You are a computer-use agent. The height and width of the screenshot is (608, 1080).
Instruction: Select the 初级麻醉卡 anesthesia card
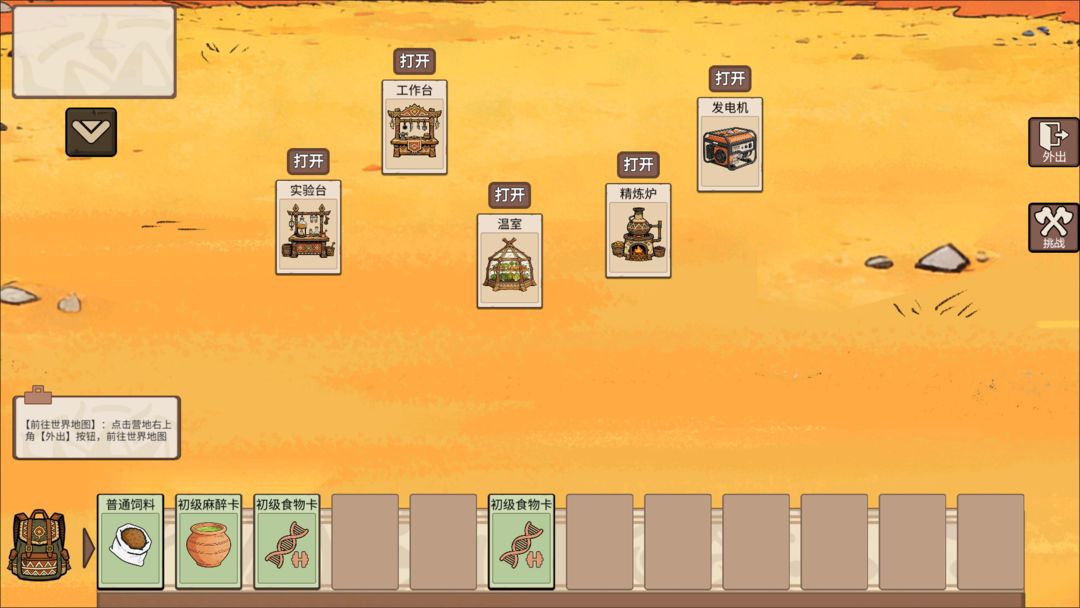[208, 540]
